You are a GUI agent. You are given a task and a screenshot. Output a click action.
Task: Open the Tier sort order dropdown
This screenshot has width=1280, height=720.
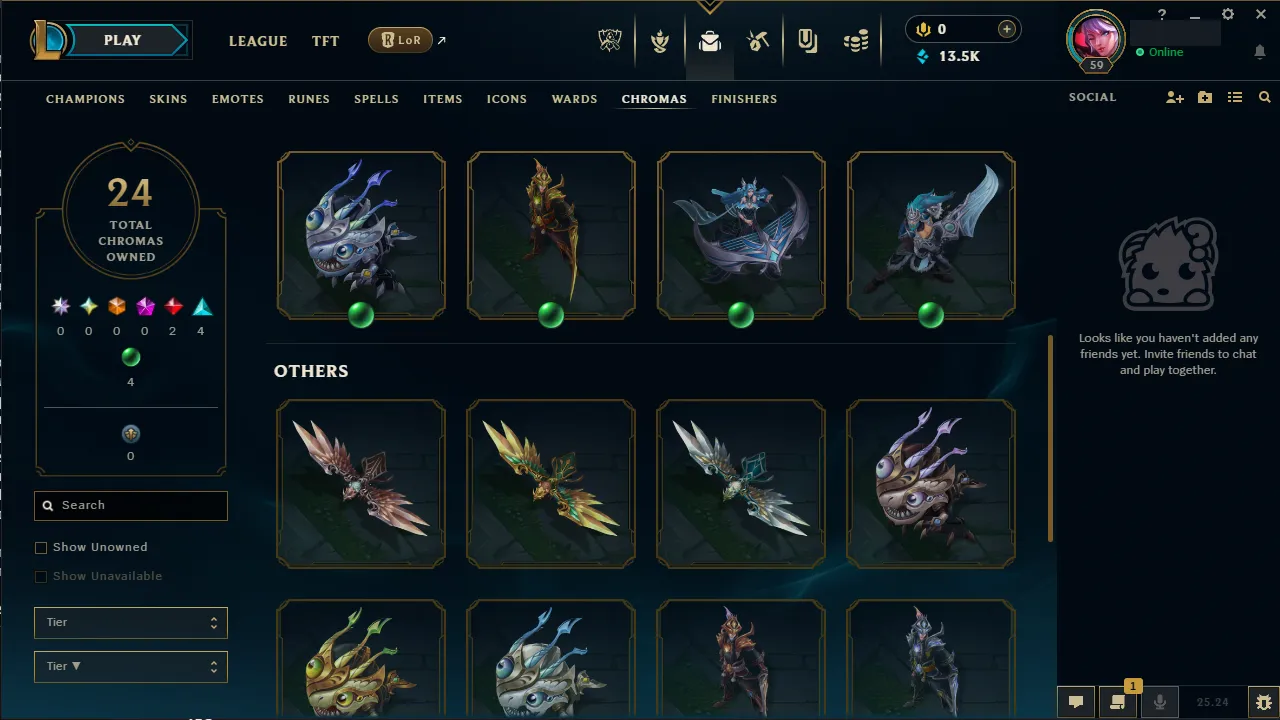tap(130, 666)
